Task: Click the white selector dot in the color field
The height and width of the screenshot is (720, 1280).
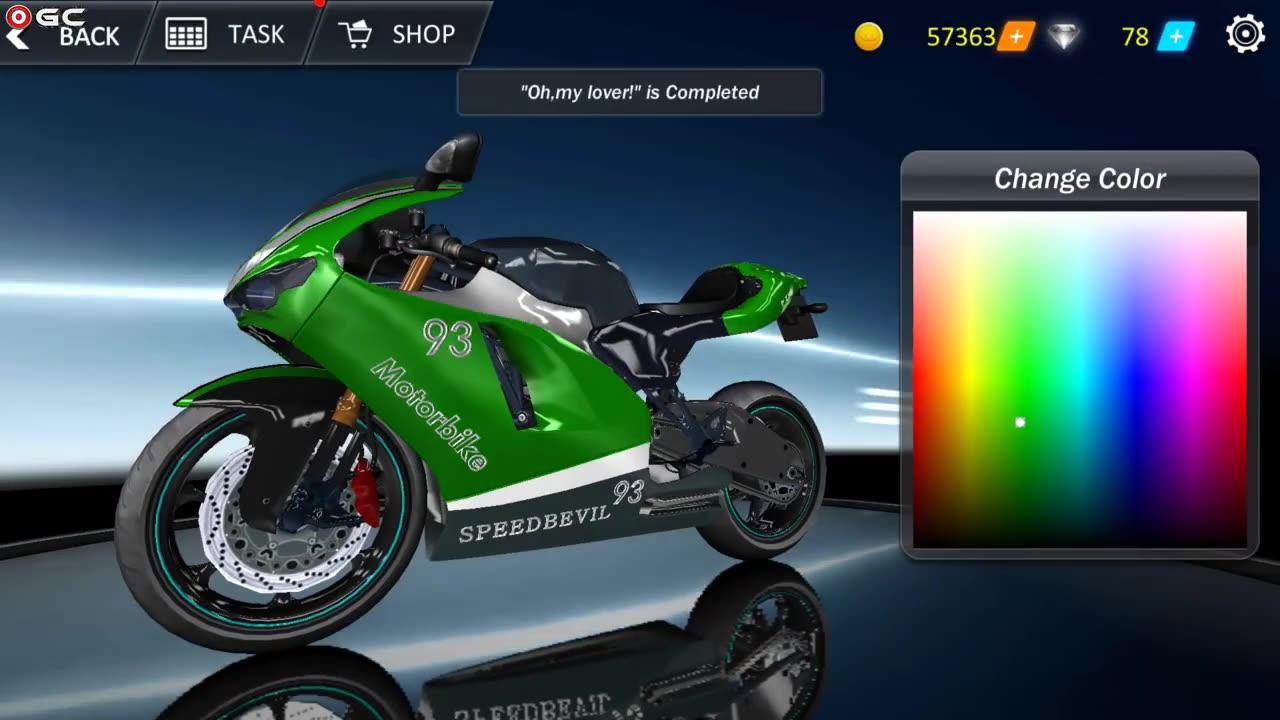Action: 1019,422
